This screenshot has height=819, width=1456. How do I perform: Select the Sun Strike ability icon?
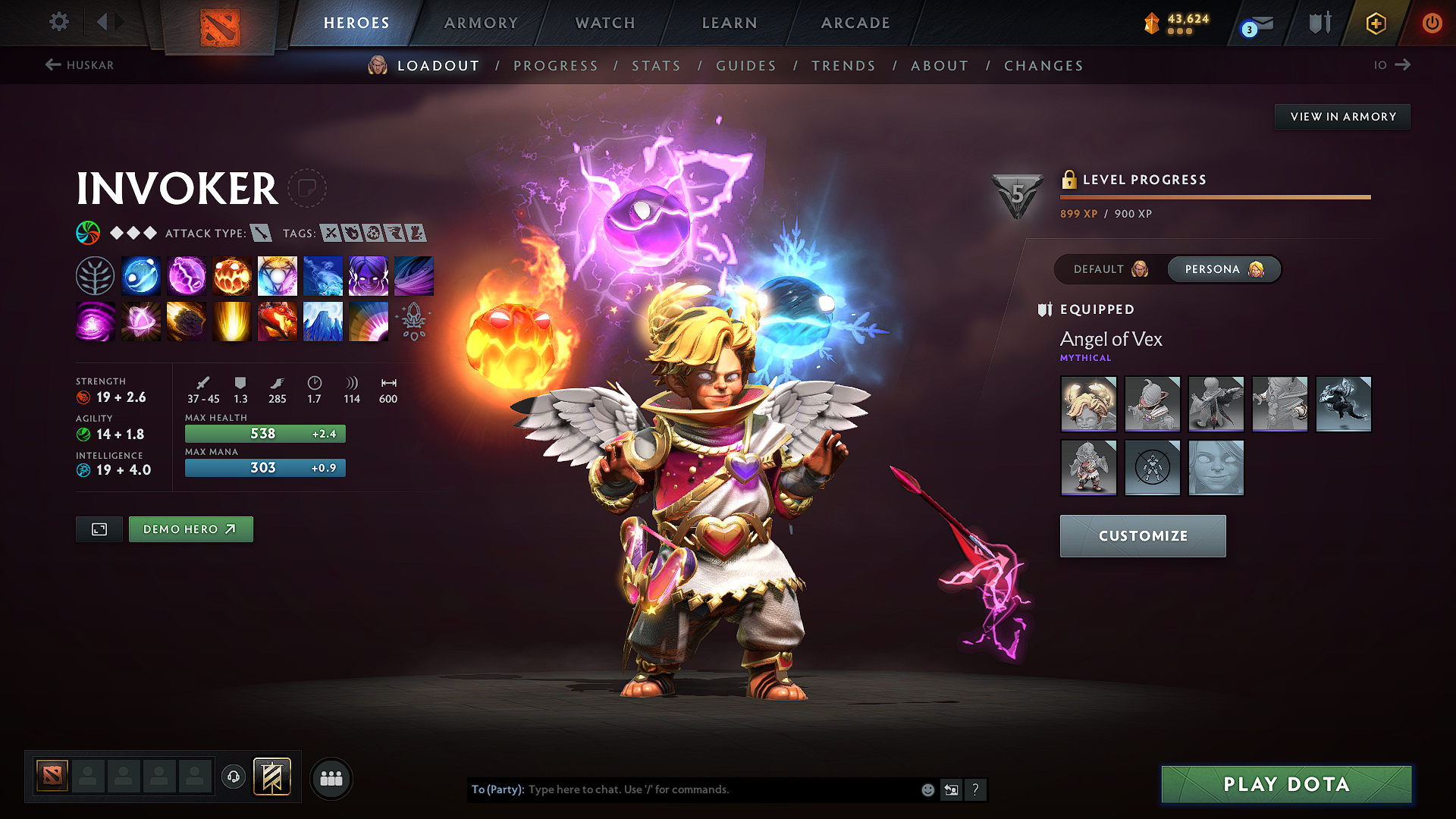coord(232,322)
